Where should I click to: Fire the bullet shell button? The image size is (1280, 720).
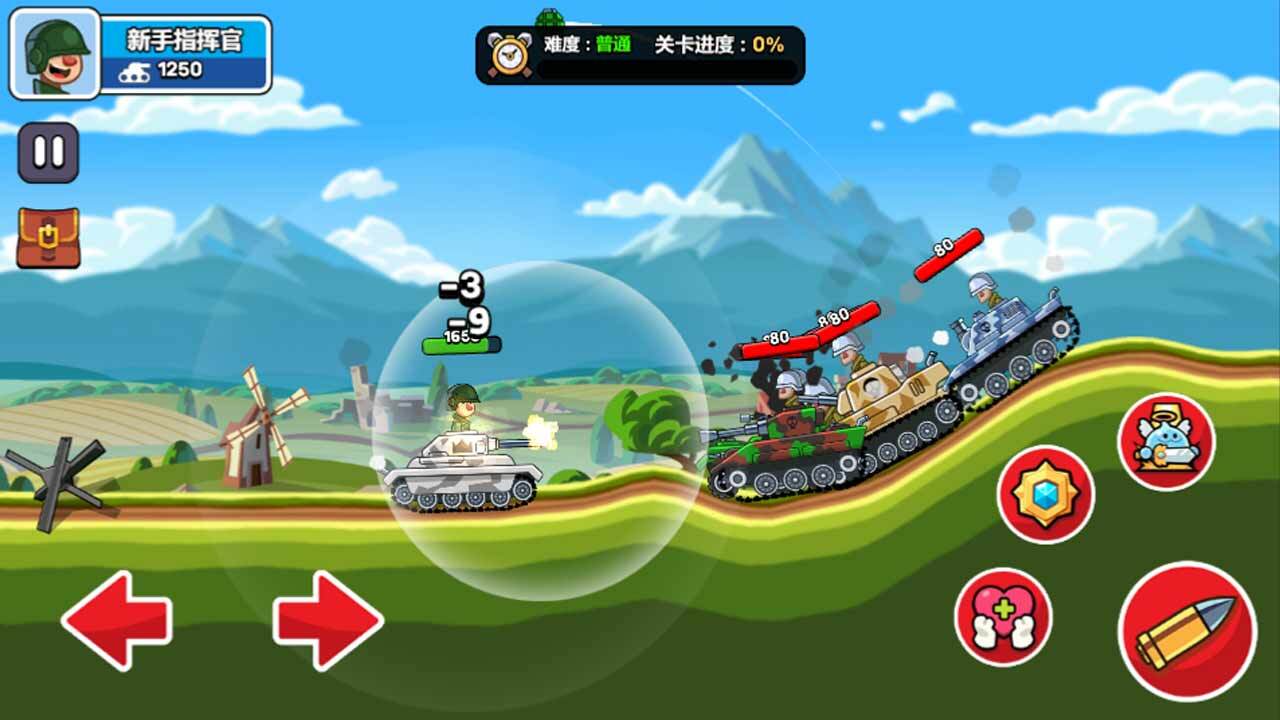click(1187, 631)
